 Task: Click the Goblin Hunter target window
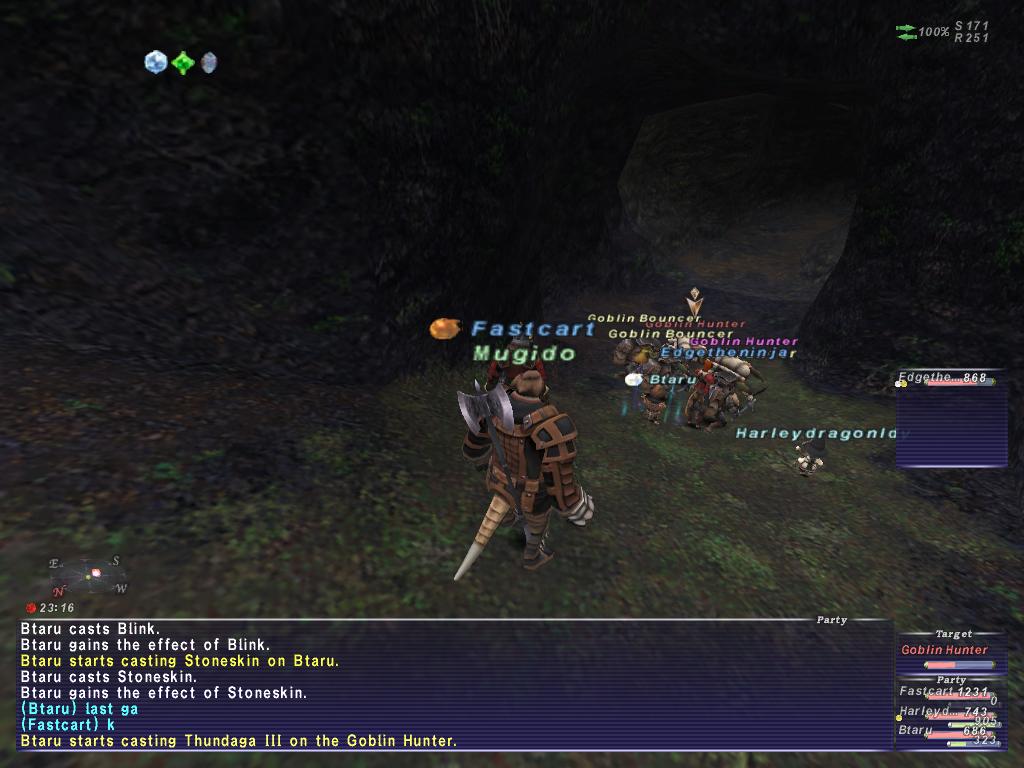pos(949,651)
